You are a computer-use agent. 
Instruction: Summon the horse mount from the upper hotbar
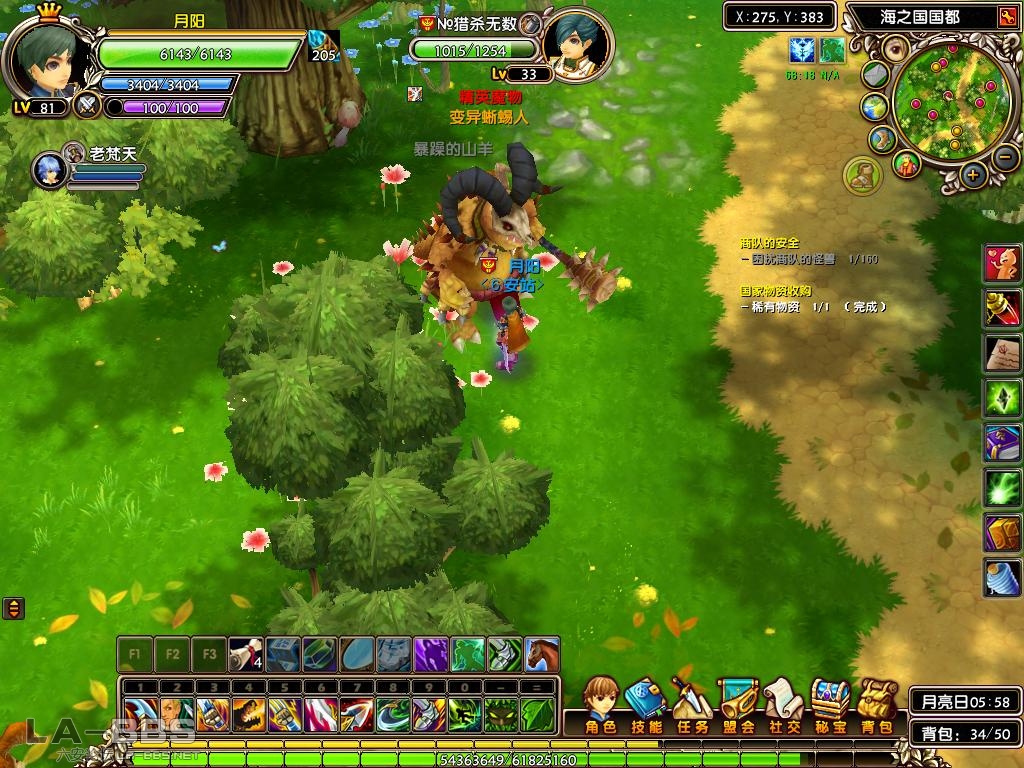[x=542, y=654]
